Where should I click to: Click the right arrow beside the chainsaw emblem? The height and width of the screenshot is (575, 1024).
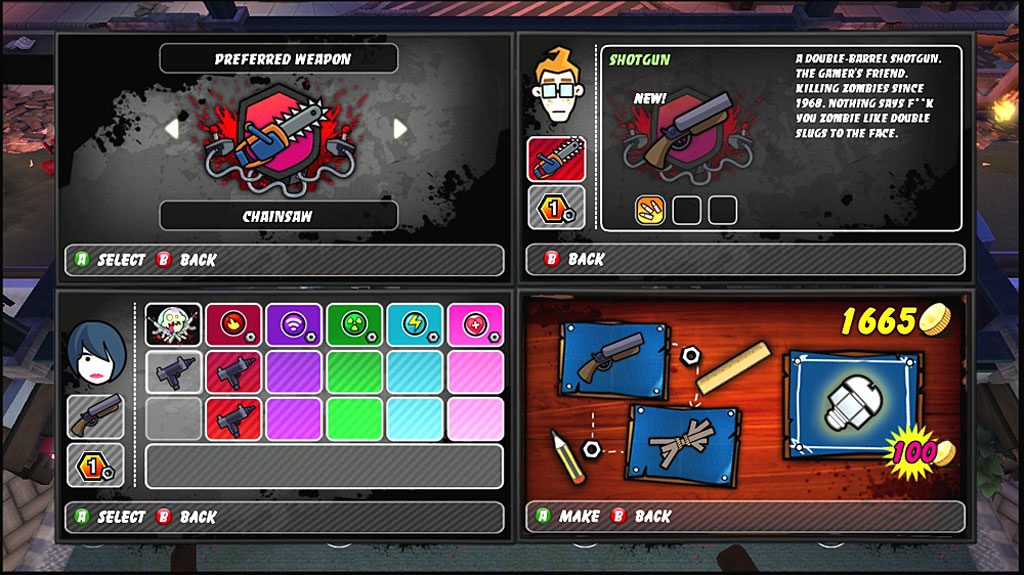click(400, 128)
